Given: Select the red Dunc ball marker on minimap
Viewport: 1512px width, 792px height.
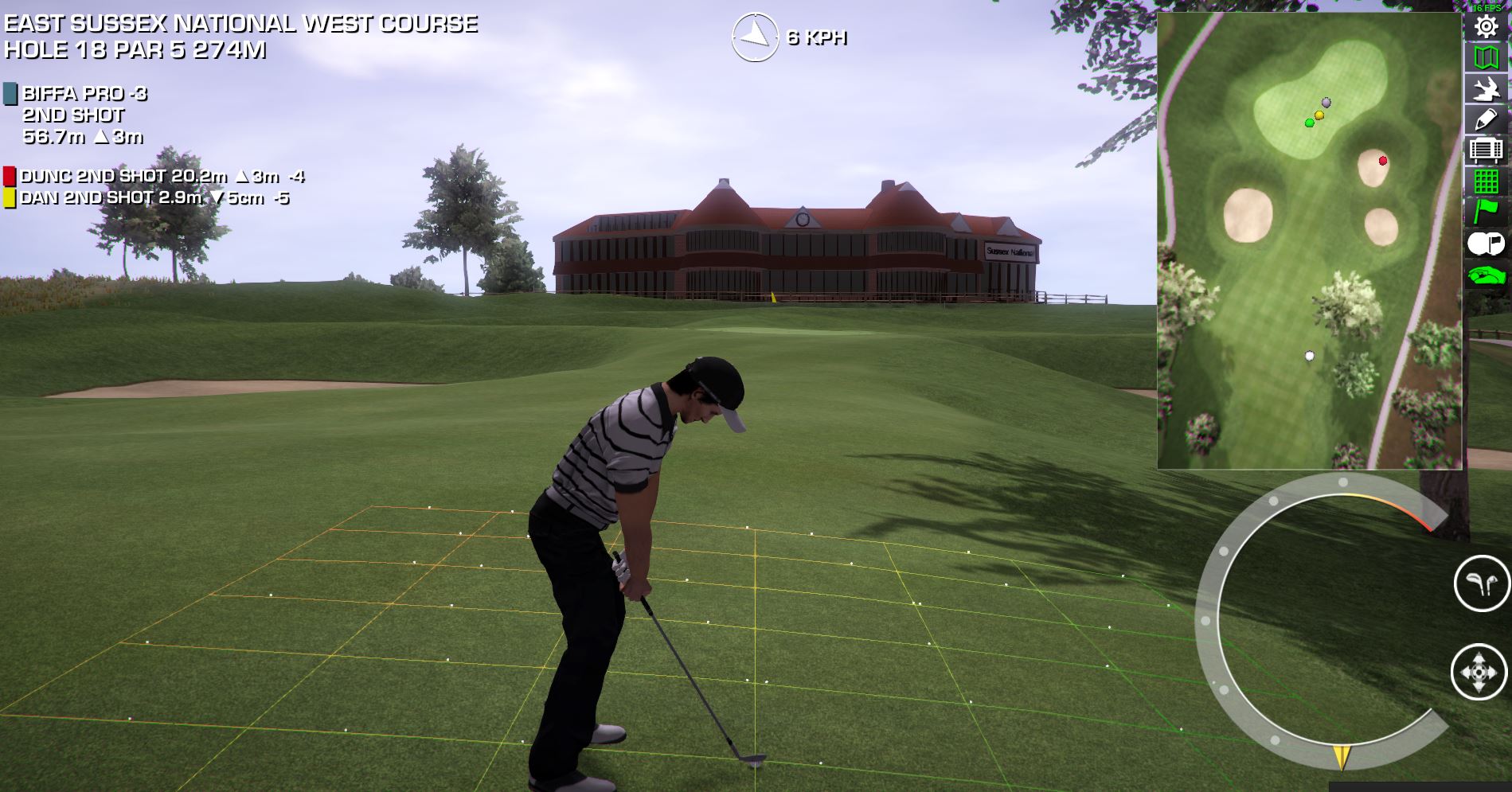Looking at the screenshot, I should (1383, 161).
